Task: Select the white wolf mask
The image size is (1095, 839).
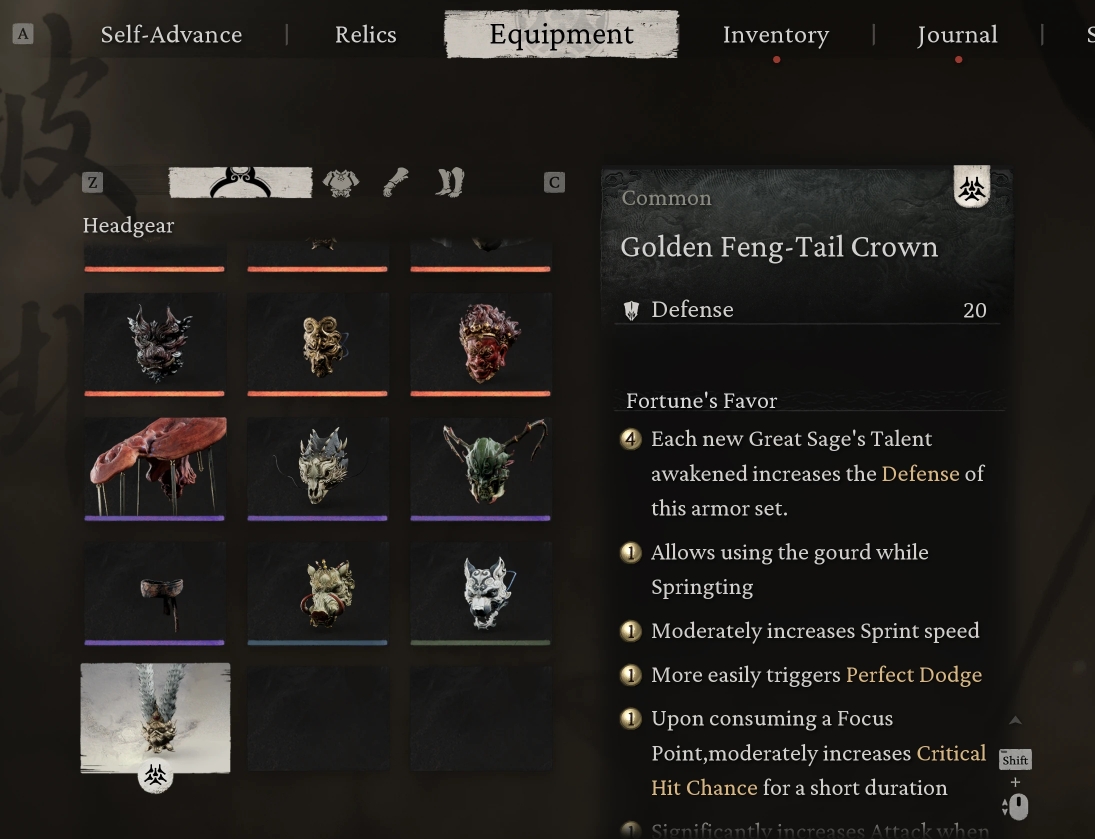Action: point(481,592)
